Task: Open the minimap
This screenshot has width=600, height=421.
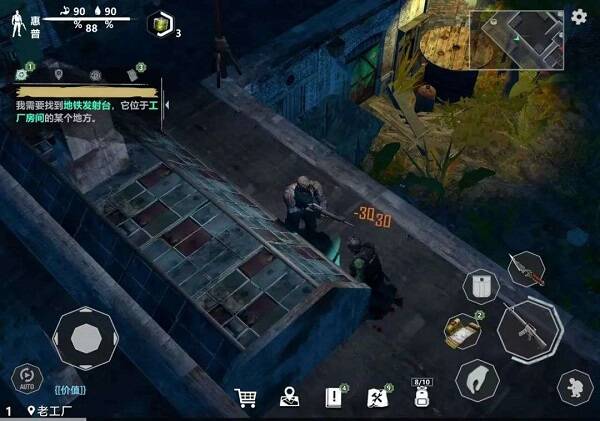Action: click(516, 39)
